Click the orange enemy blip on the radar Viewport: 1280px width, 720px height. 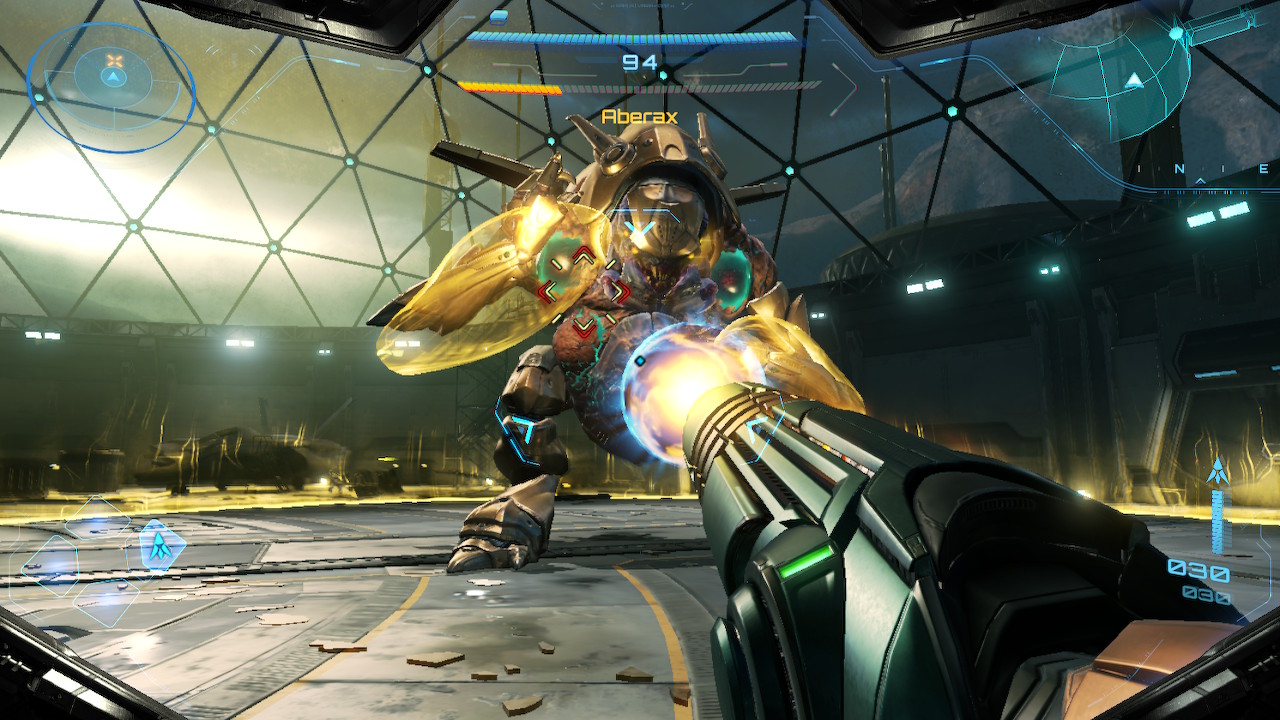click(x=114, y=61)
